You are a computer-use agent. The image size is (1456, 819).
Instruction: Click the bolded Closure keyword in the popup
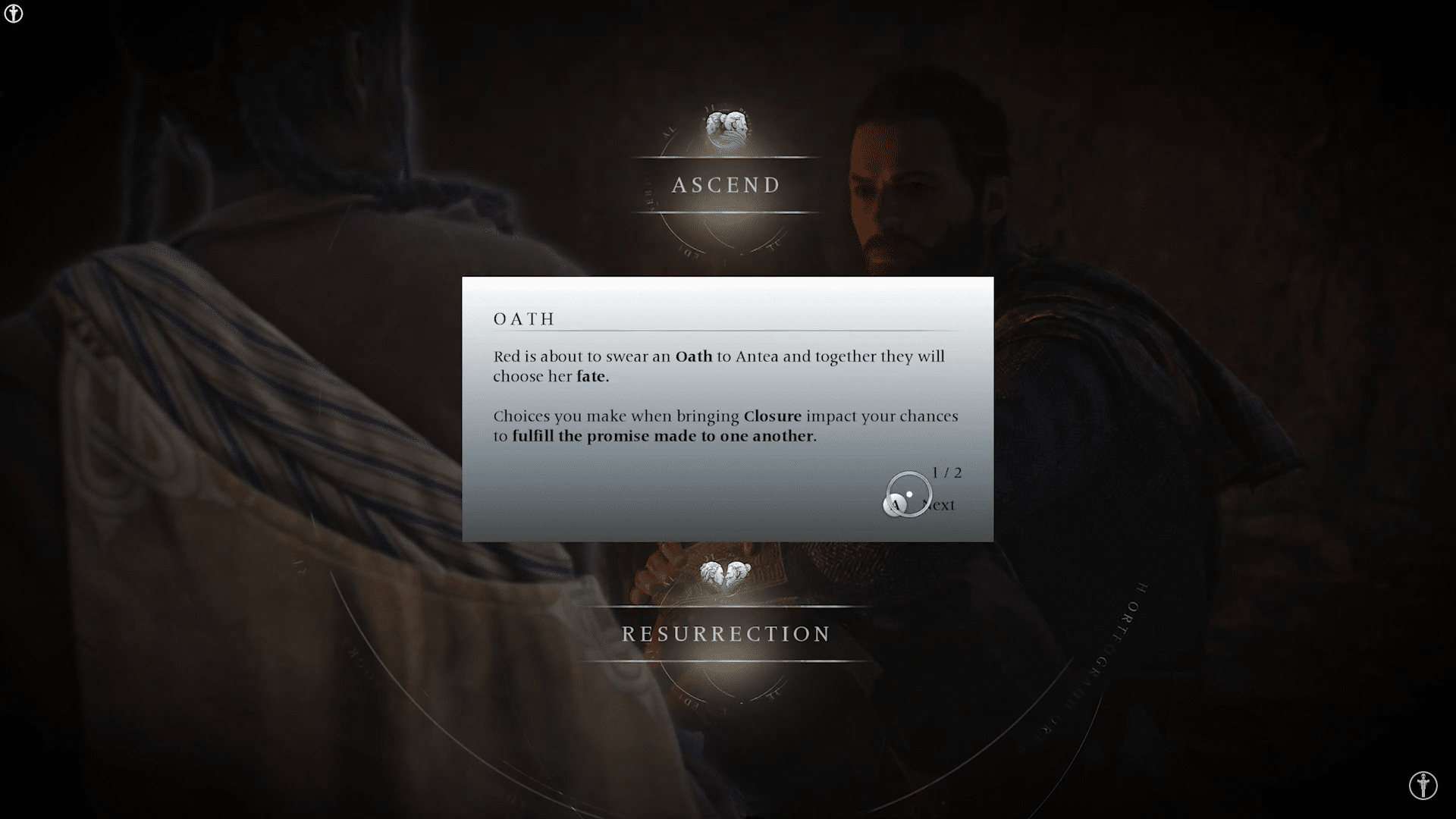[x=773, y=416]
